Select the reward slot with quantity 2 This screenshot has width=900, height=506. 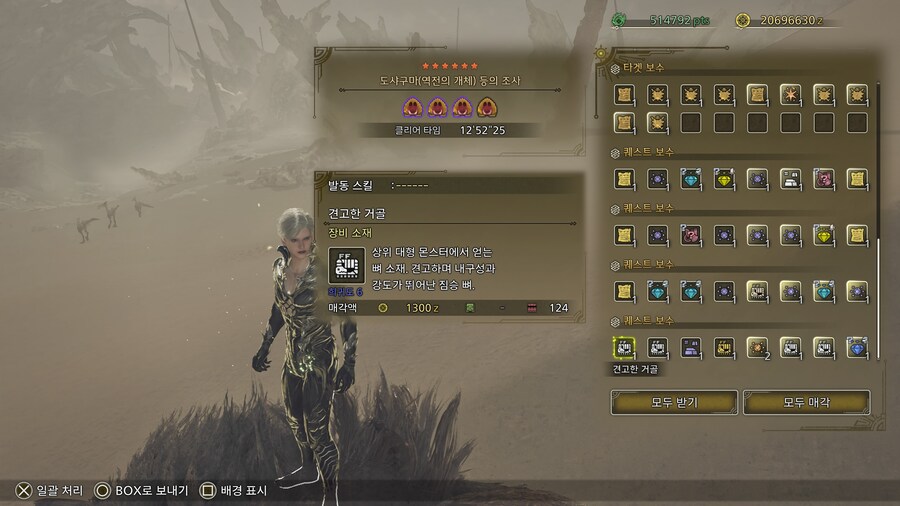[x=757, y=347]
